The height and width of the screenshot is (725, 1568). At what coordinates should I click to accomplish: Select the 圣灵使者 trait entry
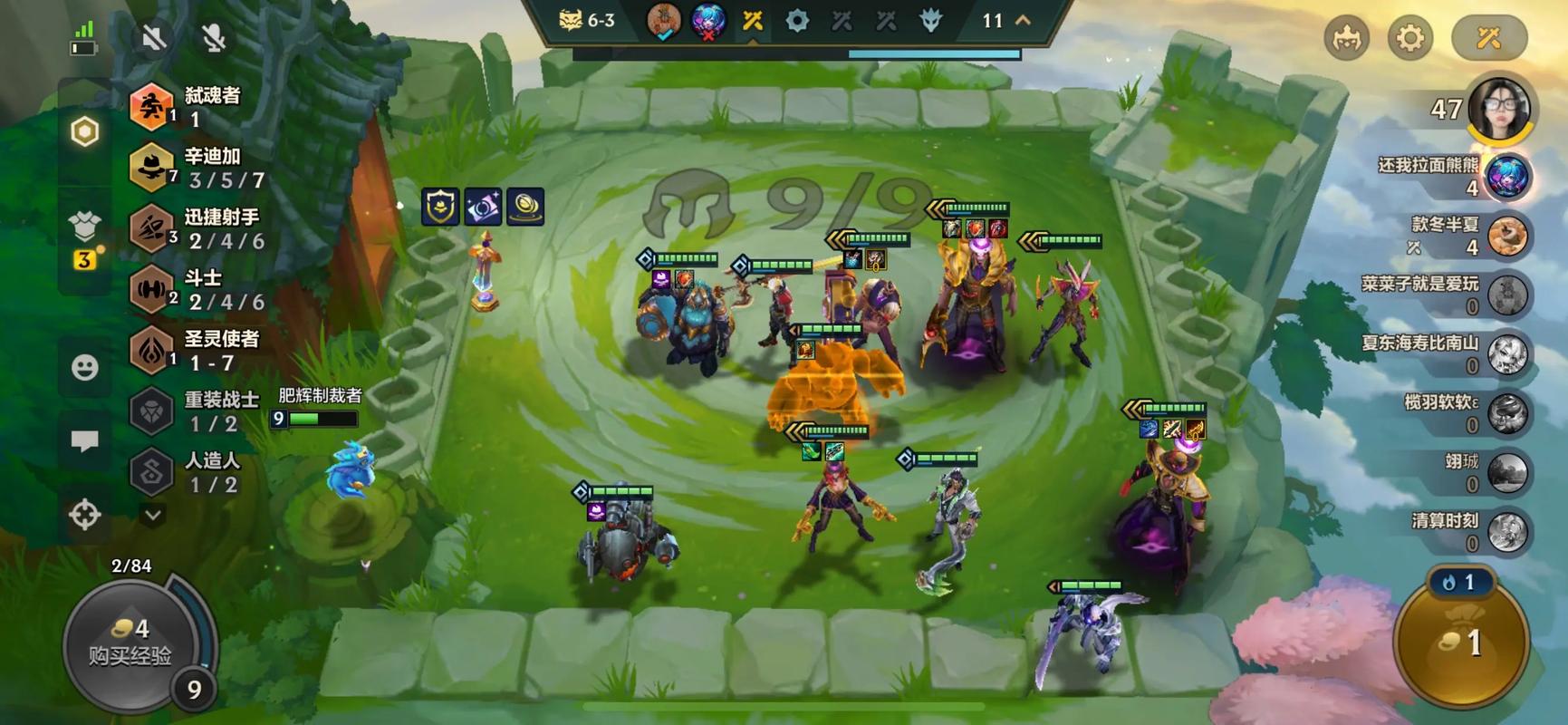click(x=199, y=350)
